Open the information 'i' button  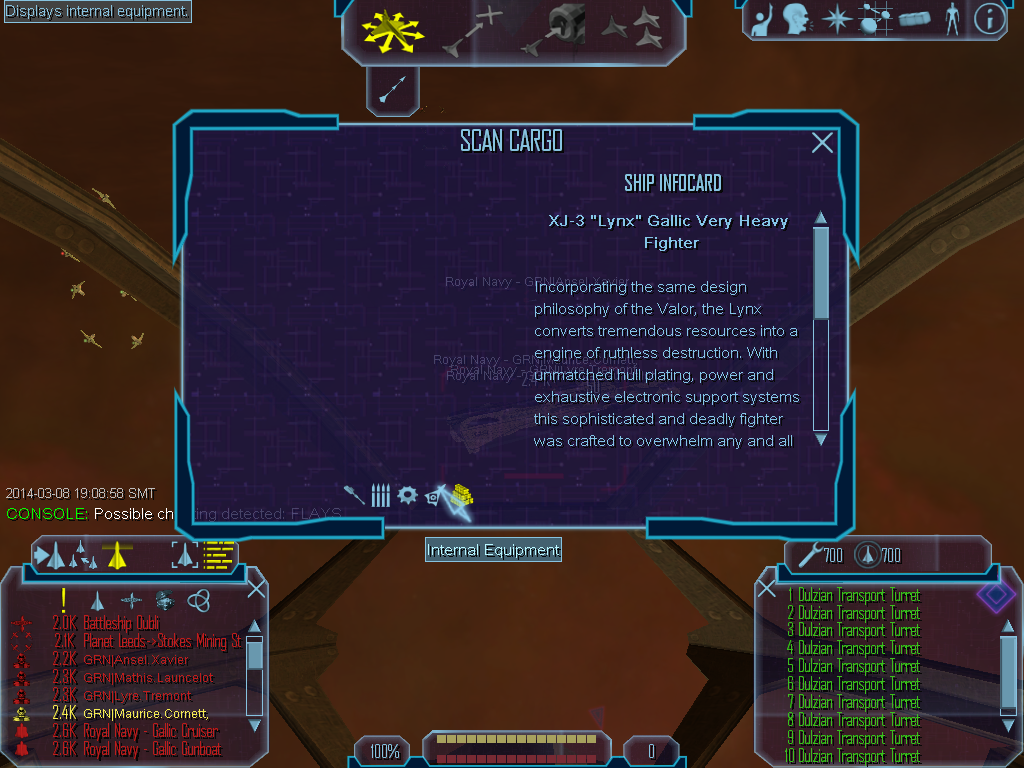coord(989,19)
